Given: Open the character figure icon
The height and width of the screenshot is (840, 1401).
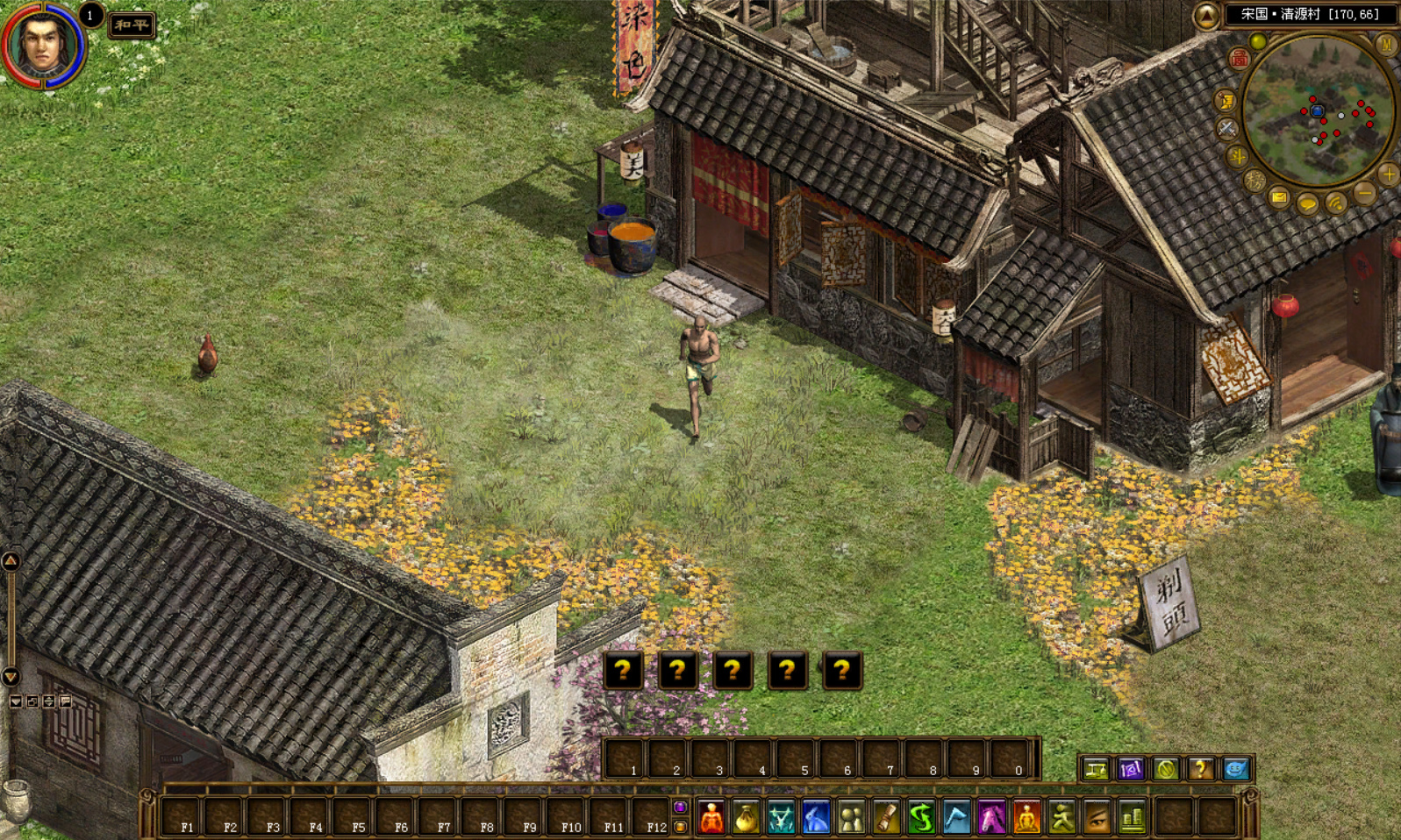Looking at the screenshot, I should pyautogui.click(x=711, y=818).
